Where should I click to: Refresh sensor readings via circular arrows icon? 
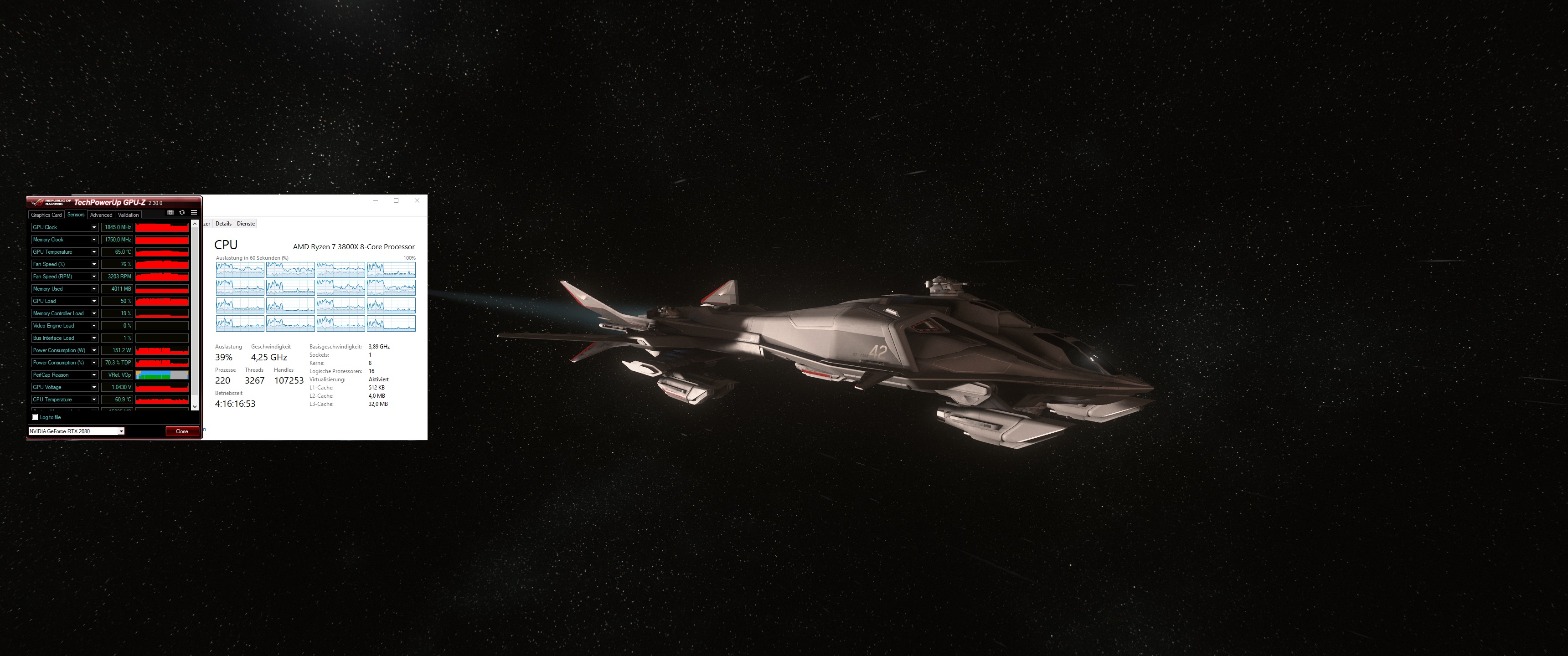click(182, 212)
